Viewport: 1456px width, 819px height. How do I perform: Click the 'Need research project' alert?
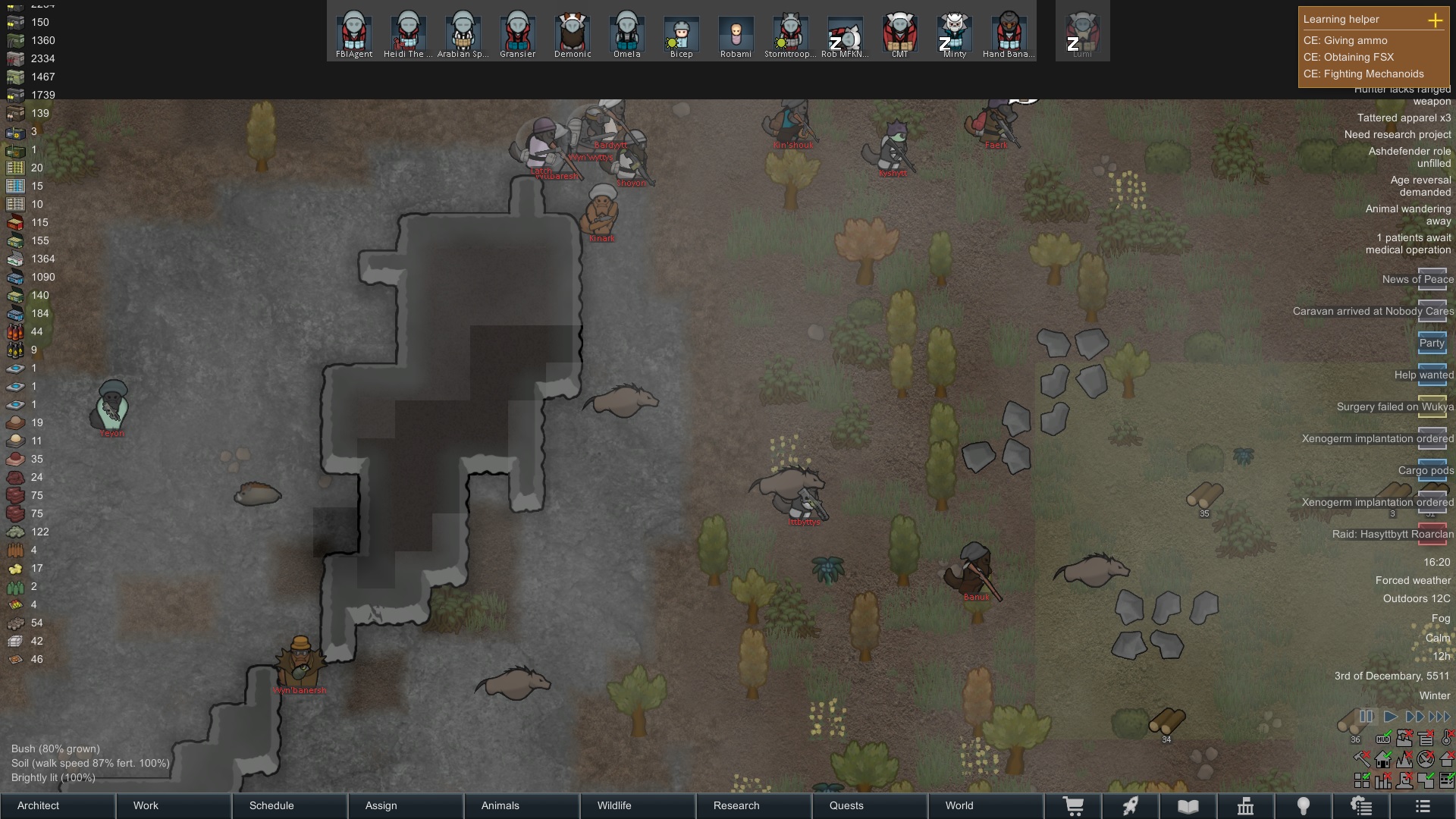[x=1397, y=134]
